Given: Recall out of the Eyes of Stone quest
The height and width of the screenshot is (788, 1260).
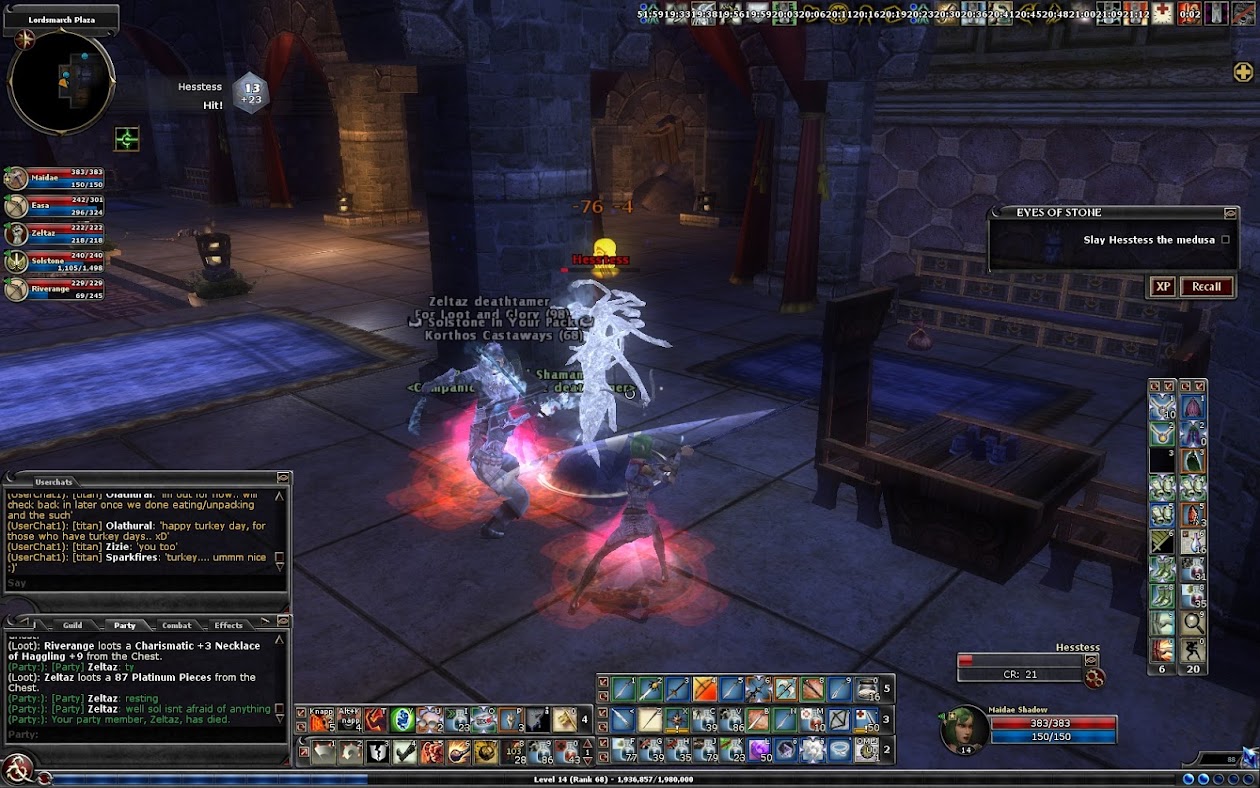Looking at the screenshot, I should pos(1206,287).
